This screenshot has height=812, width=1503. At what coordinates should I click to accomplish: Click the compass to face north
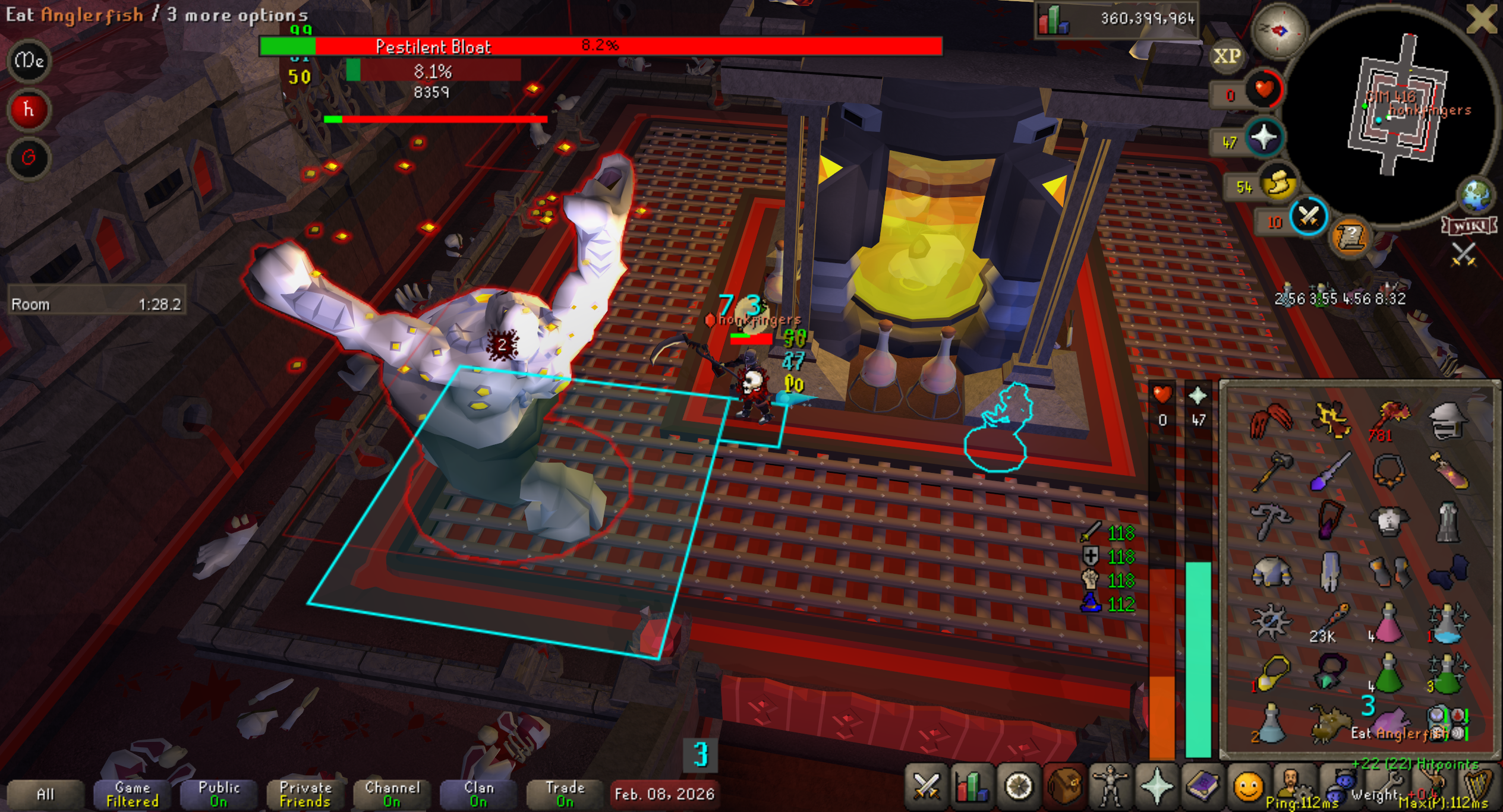(x=1279, y=30)
